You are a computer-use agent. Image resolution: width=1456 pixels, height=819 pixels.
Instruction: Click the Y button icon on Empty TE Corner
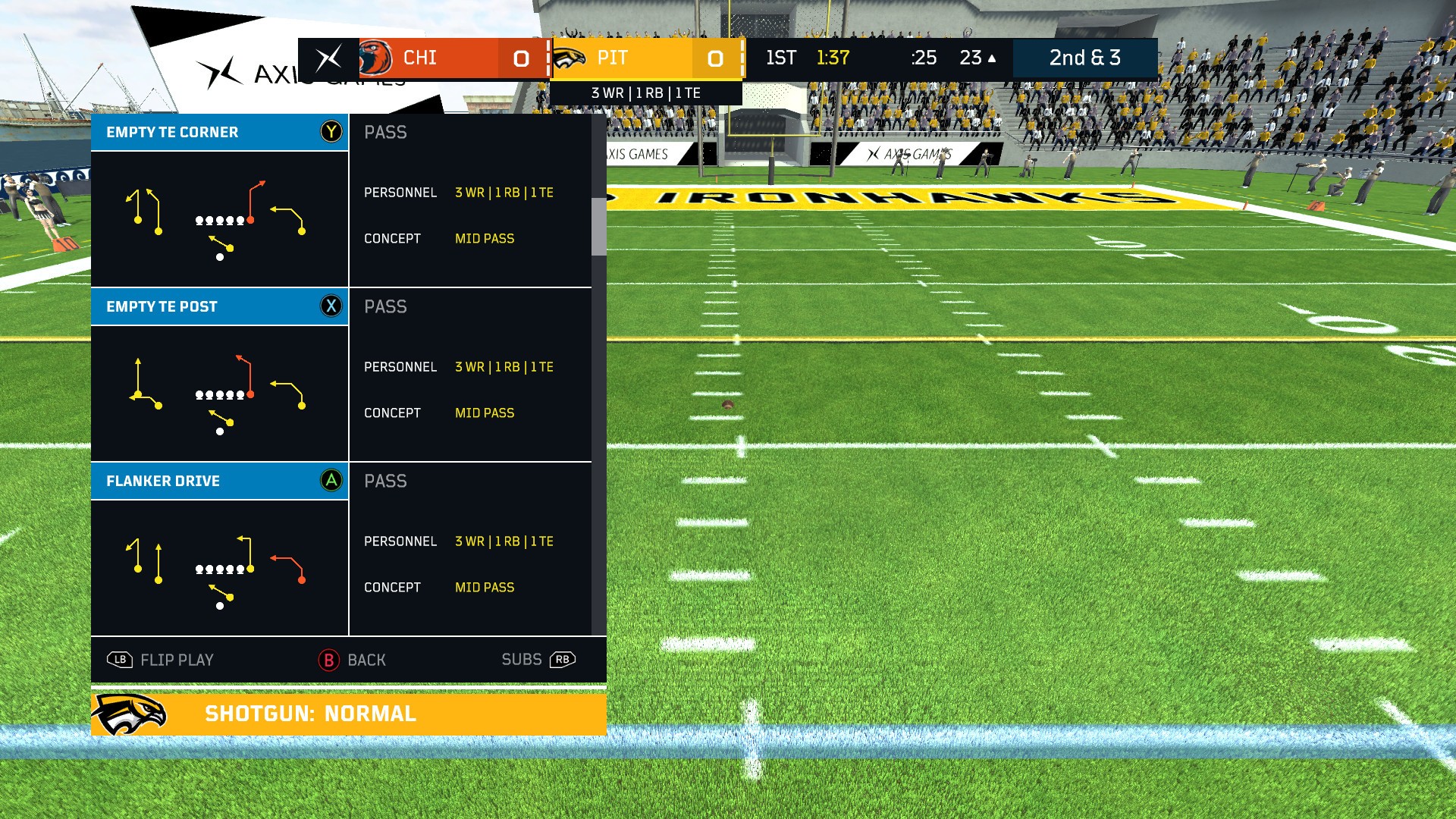(x=332, y=131)
